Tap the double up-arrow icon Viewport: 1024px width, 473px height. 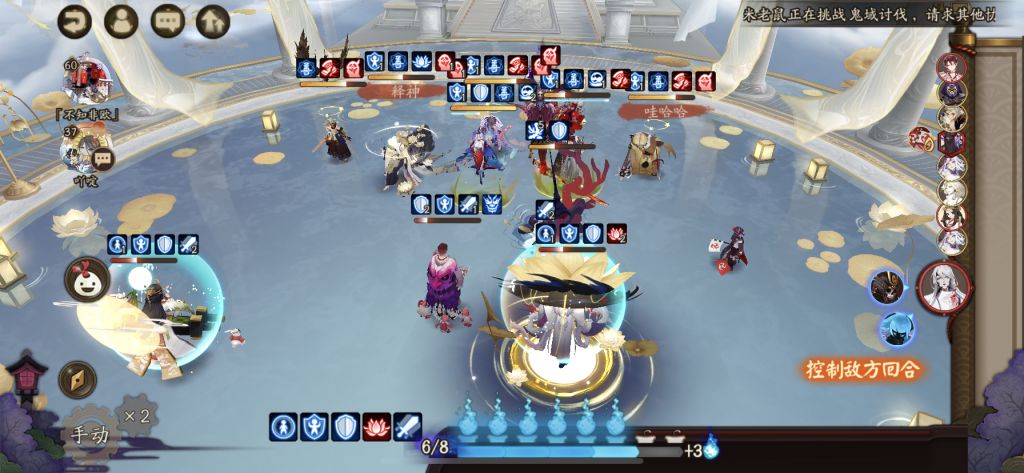[x=212, y=20]
